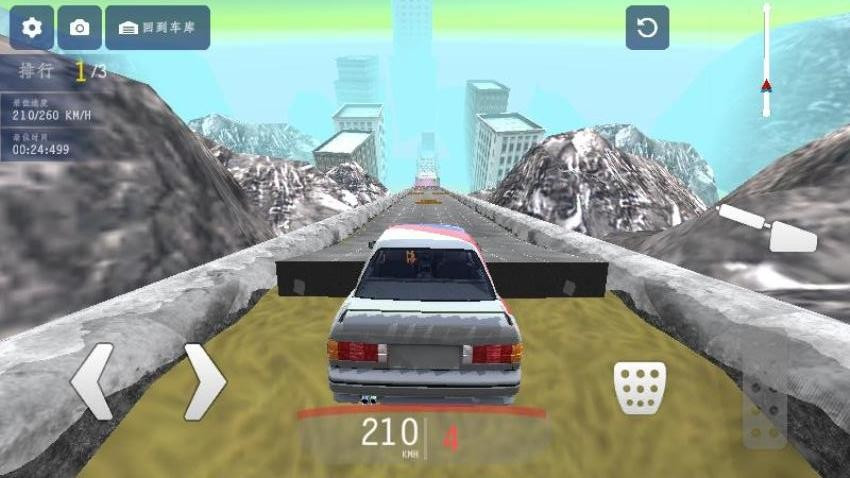Screen dimensions: 850x478
Task: Steer right with the right arrow
Action: 204,381
